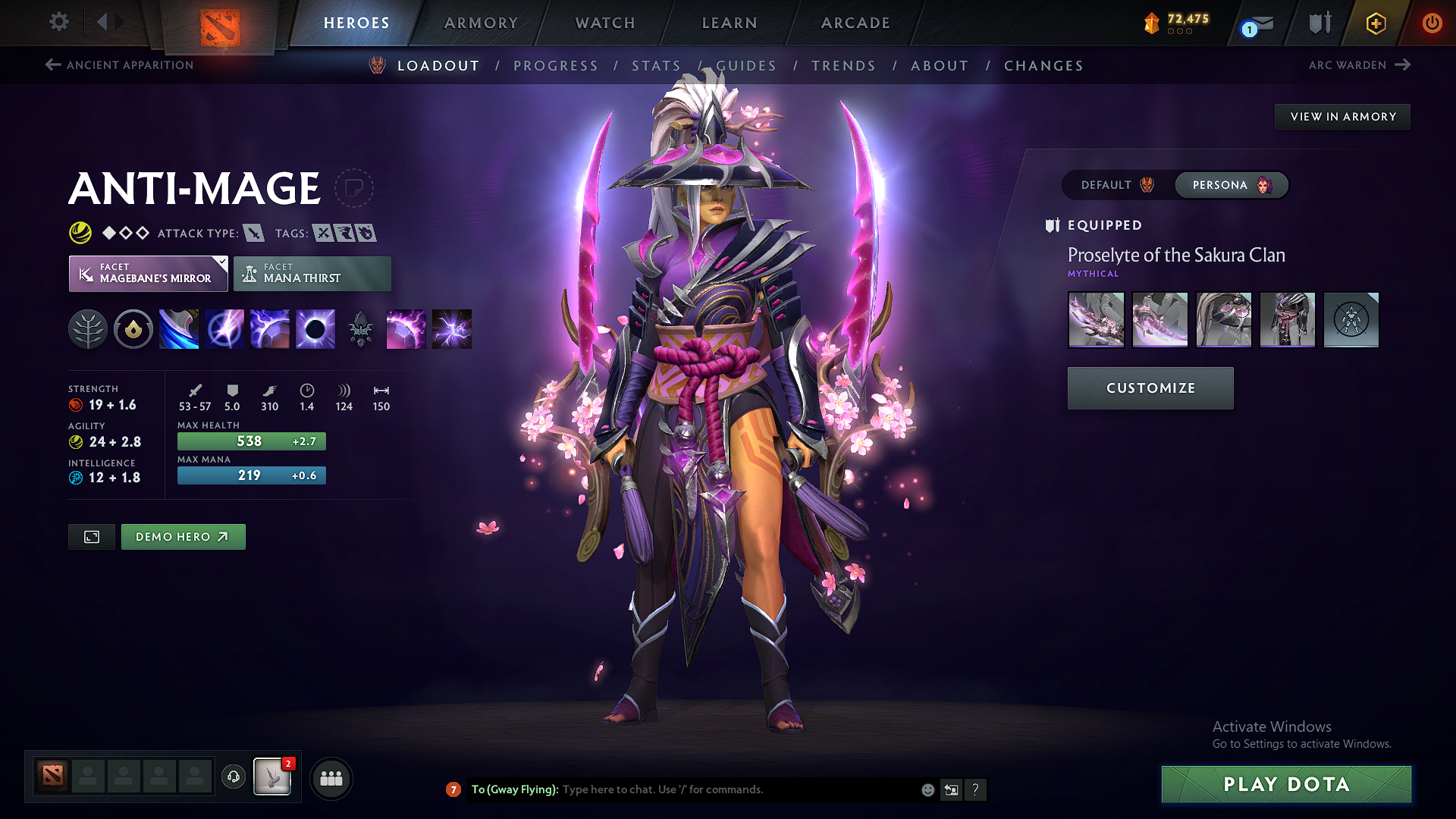Click the chat input field
Screen dimensions: 1456x819
[720, 789]
